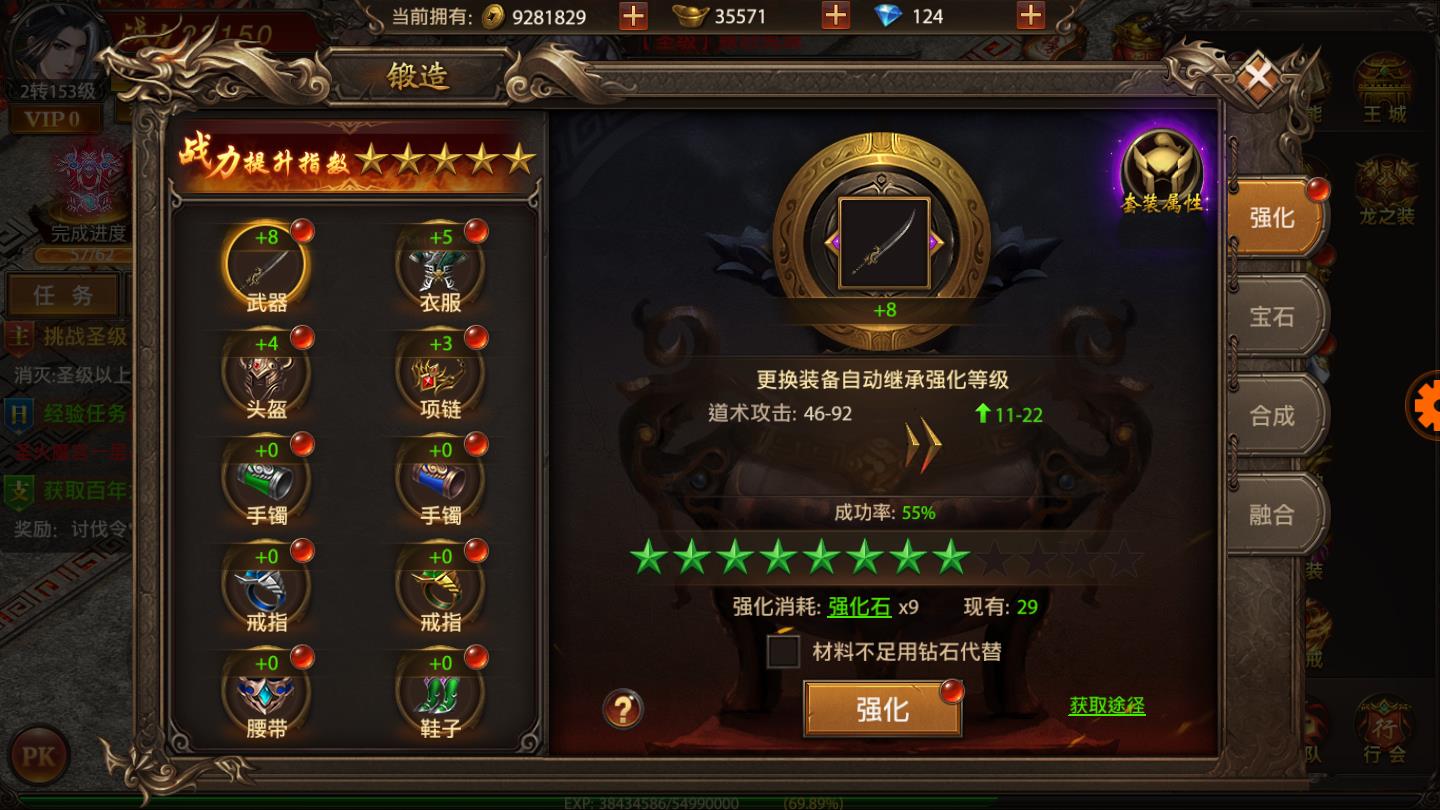Switch to the 宝石 gem tab

[1274, 317]
